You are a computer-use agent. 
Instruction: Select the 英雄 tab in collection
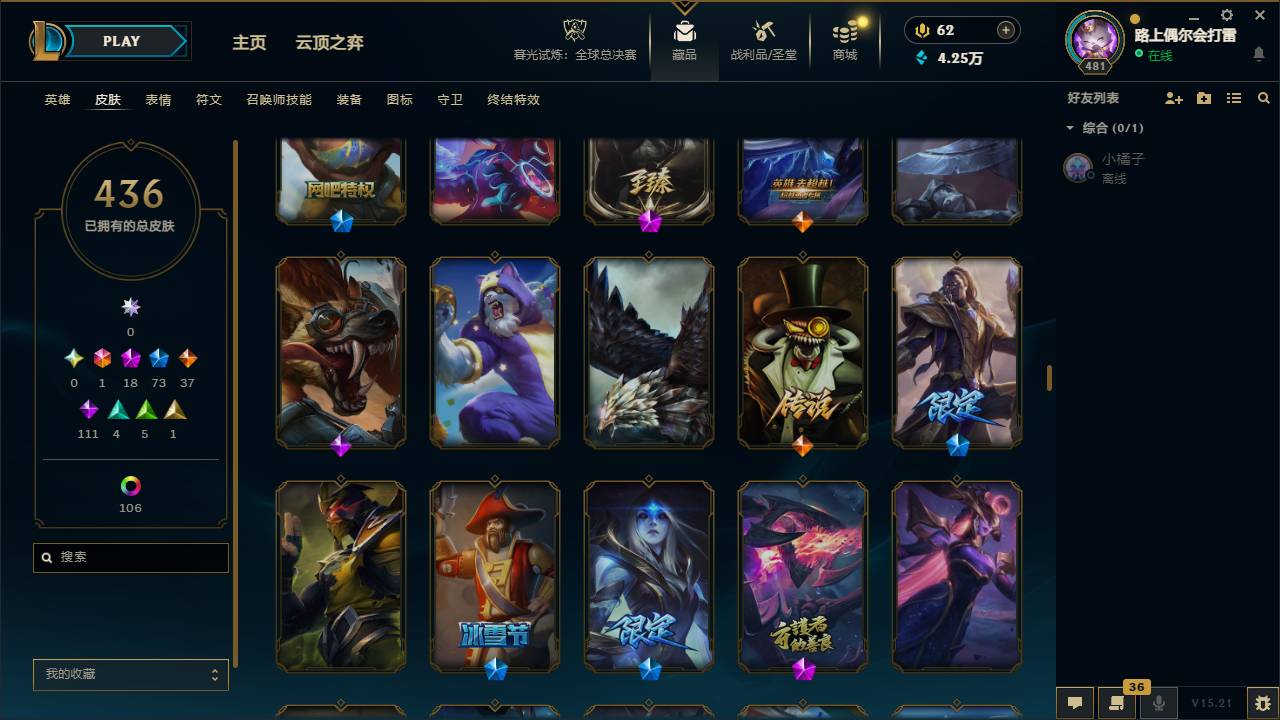click(57, 100)
